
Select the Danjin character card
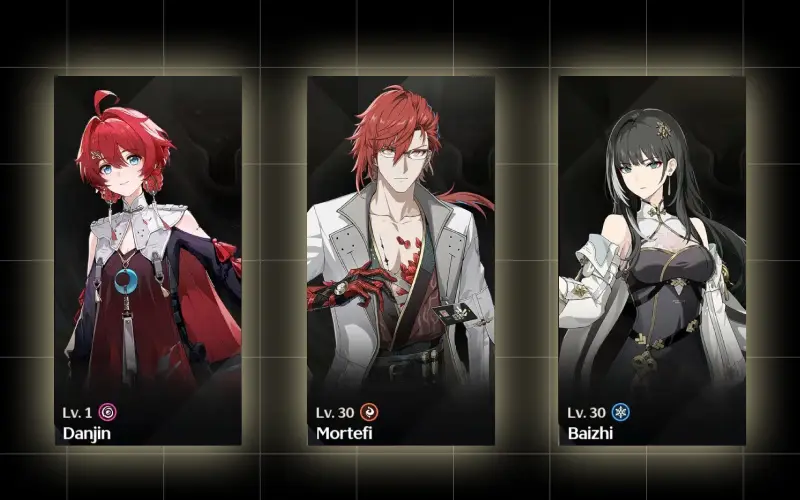[x=148, y=260]
